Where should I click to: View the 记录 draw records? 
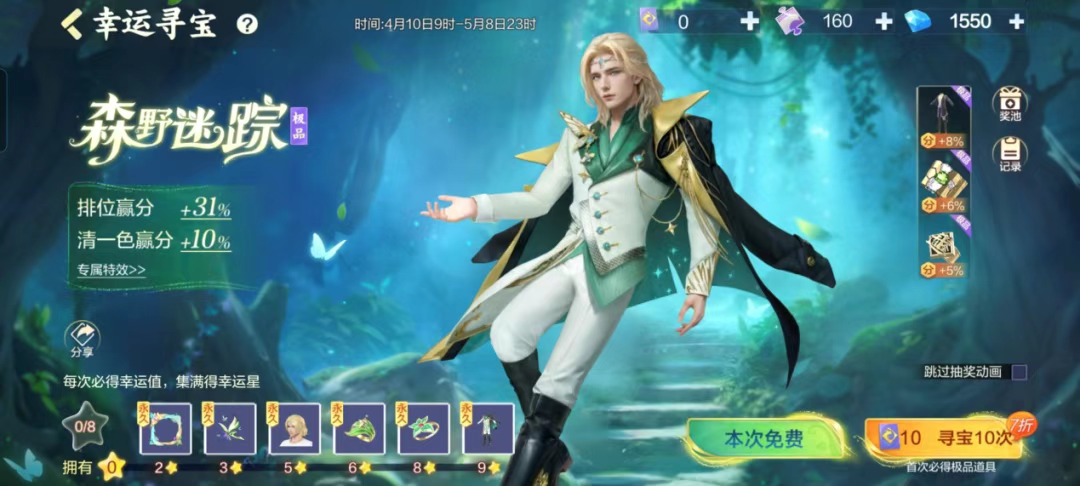1009,155
